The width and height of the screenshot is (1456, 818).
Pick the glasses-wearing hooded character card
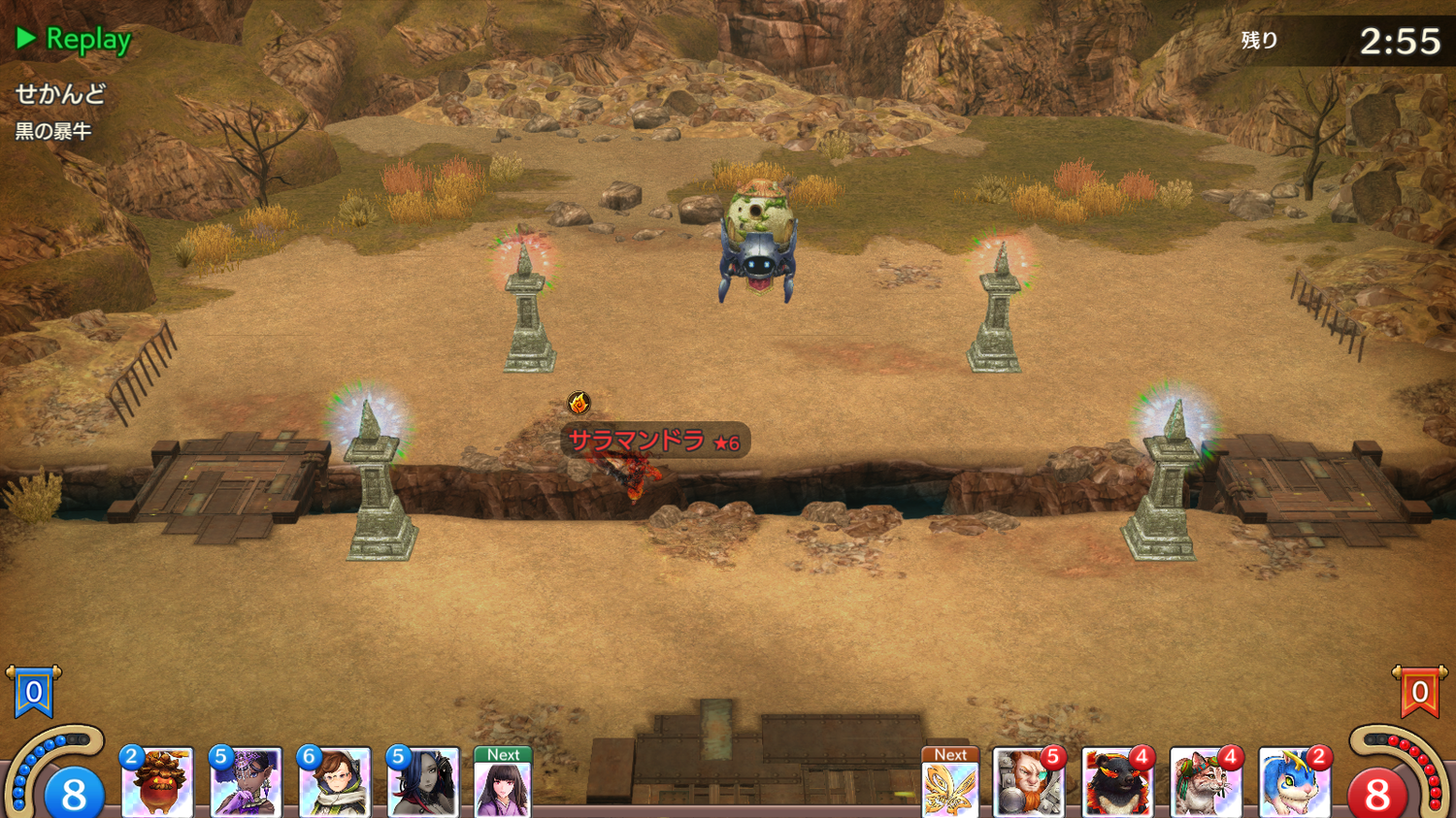click(x=334, y=782)
